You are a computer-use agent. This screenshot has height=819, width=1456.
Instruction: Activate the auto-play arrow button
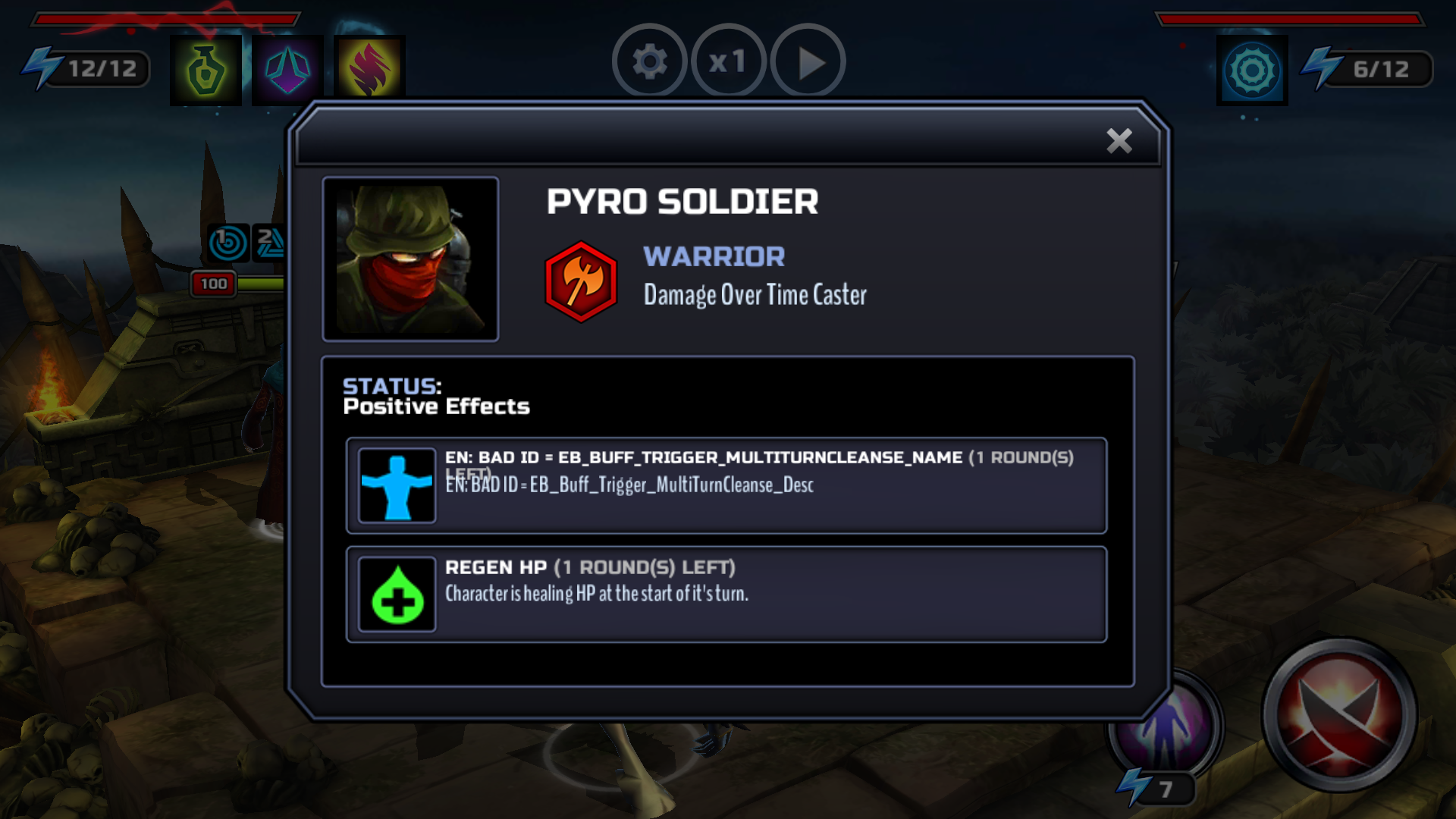pos(808,62)
